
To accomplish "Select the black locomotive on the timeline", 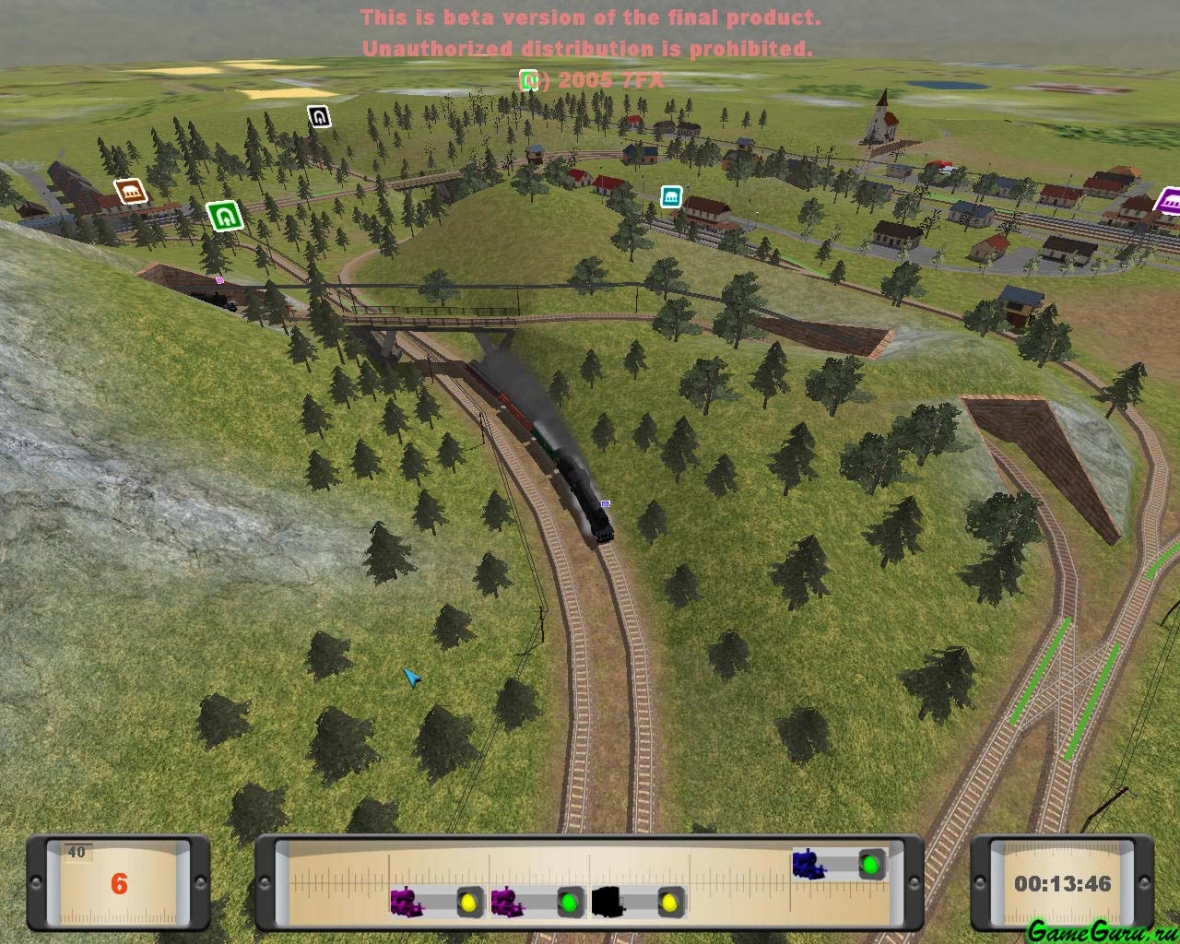I will pos(608,902).
